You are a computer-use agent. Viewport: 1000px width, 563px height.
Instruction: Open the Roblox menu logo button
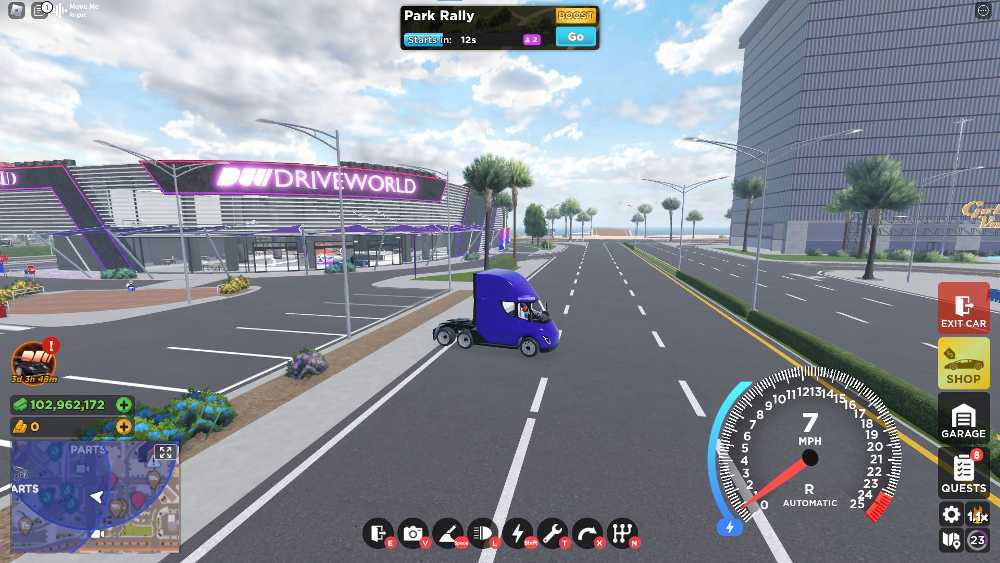[x=17, y=11]
